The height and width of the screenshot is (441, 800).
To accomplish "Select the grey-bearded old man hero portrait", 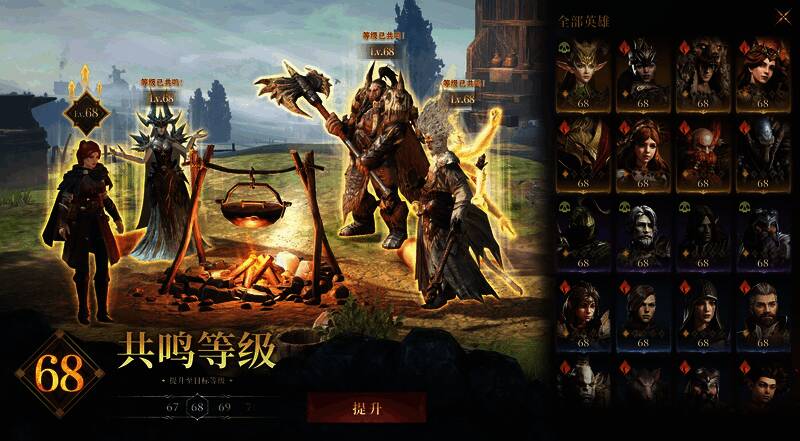I will 641,230.
